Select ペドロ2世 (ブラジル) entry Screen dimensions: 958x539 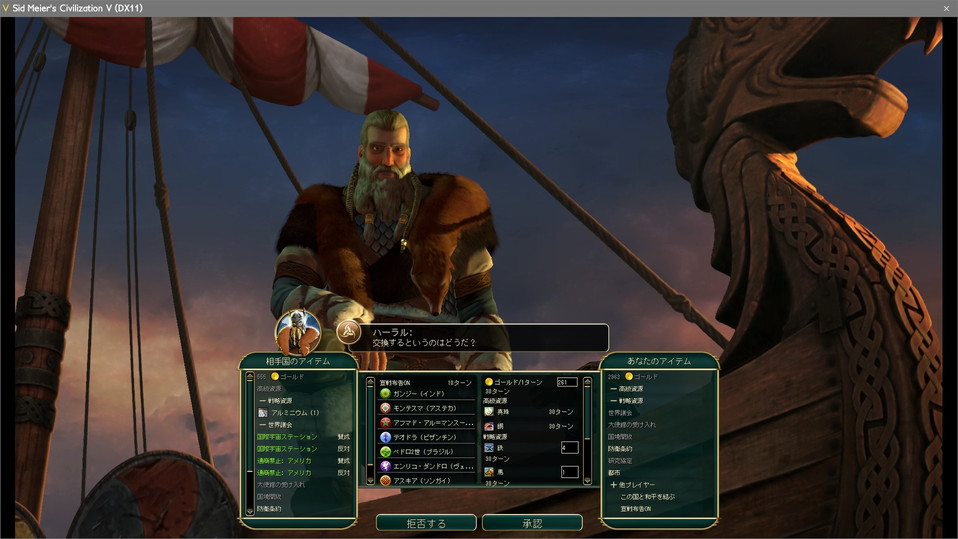(420, 452)
